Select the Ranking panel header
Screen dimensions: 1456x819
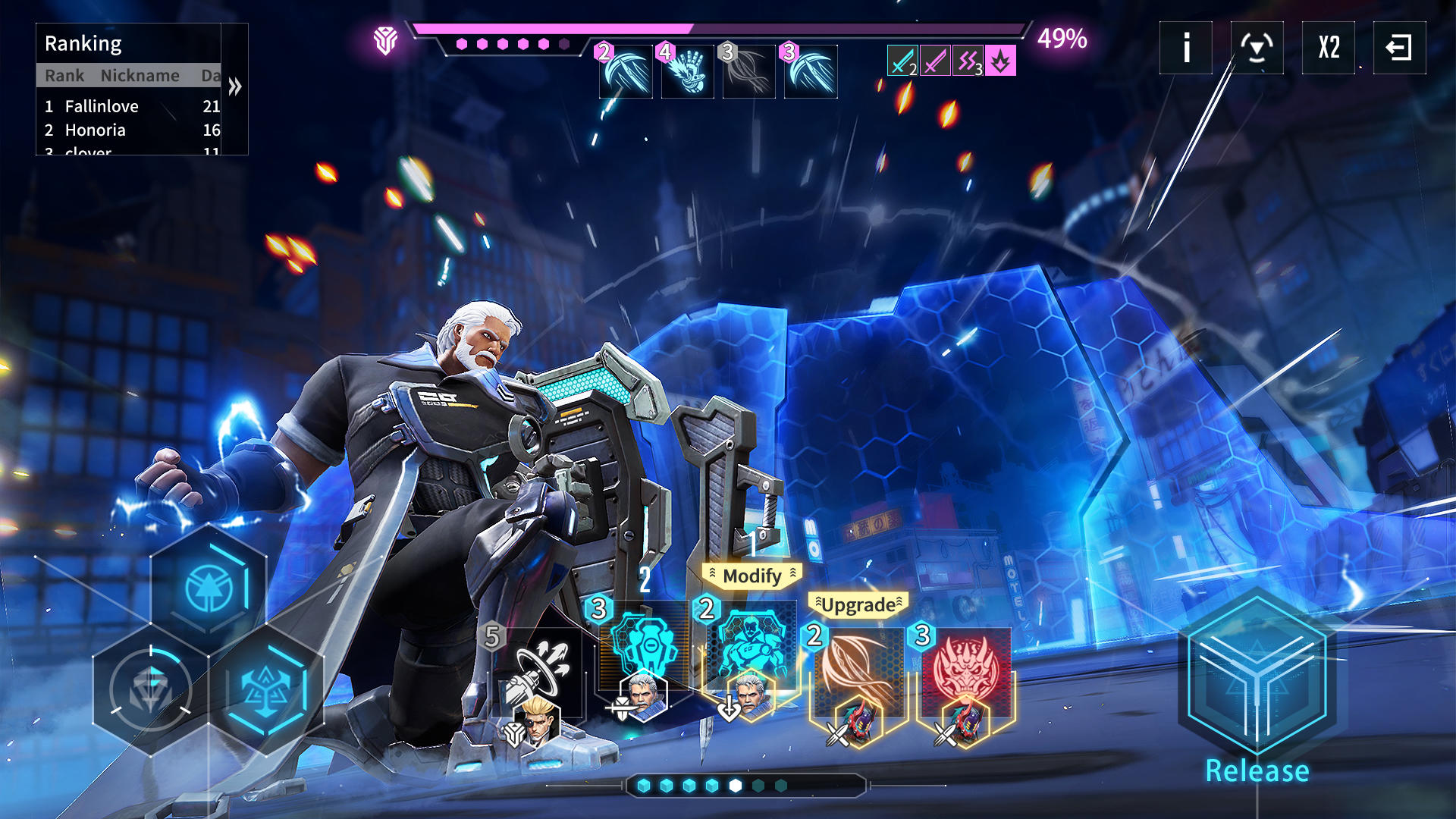(83, 43)
